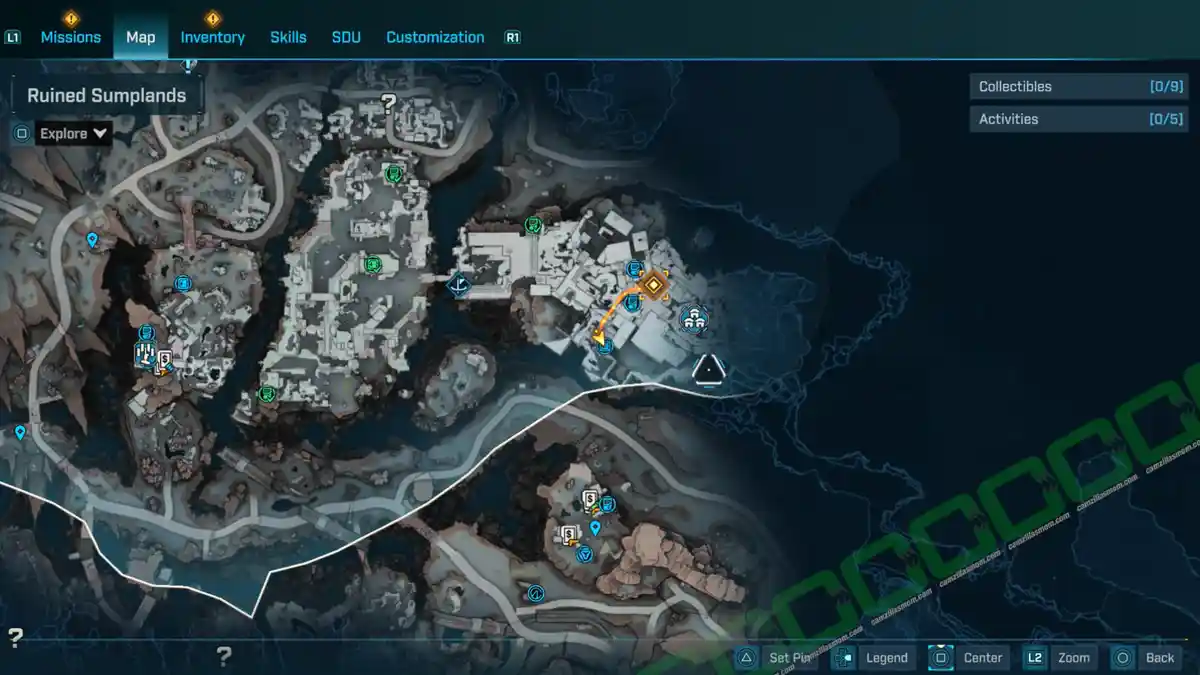Switch to the Customization tab
Viewport: 1200px width, 675px height.
click(x=435, y=37)
